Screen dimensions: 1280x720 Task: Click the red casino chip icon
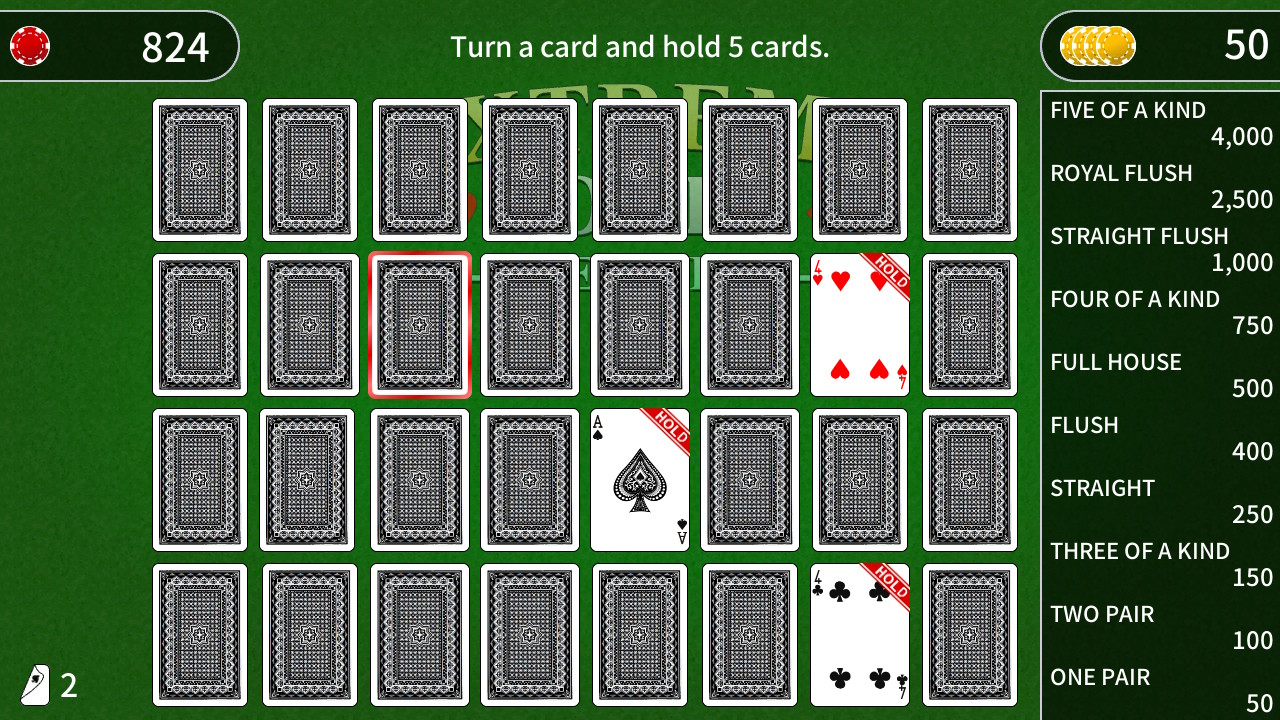[x=30, y=45]
